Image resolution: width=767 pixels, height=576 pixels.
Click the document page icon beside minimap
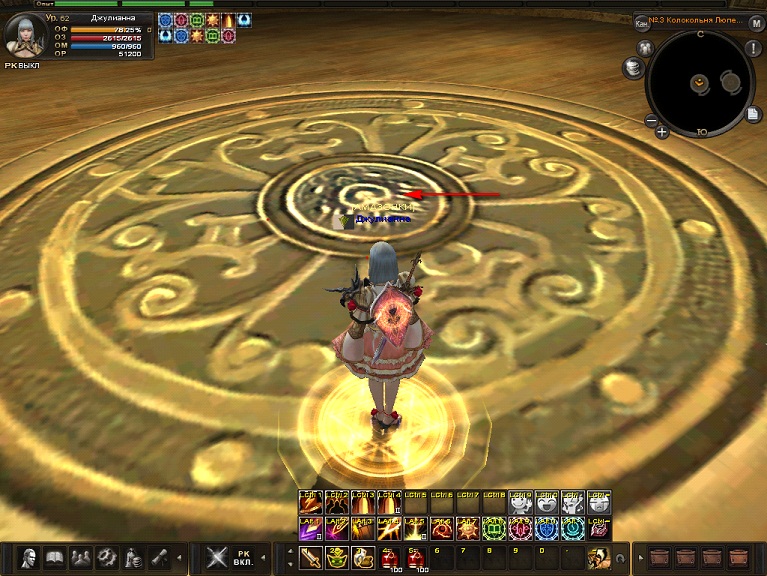pos(752,114)
